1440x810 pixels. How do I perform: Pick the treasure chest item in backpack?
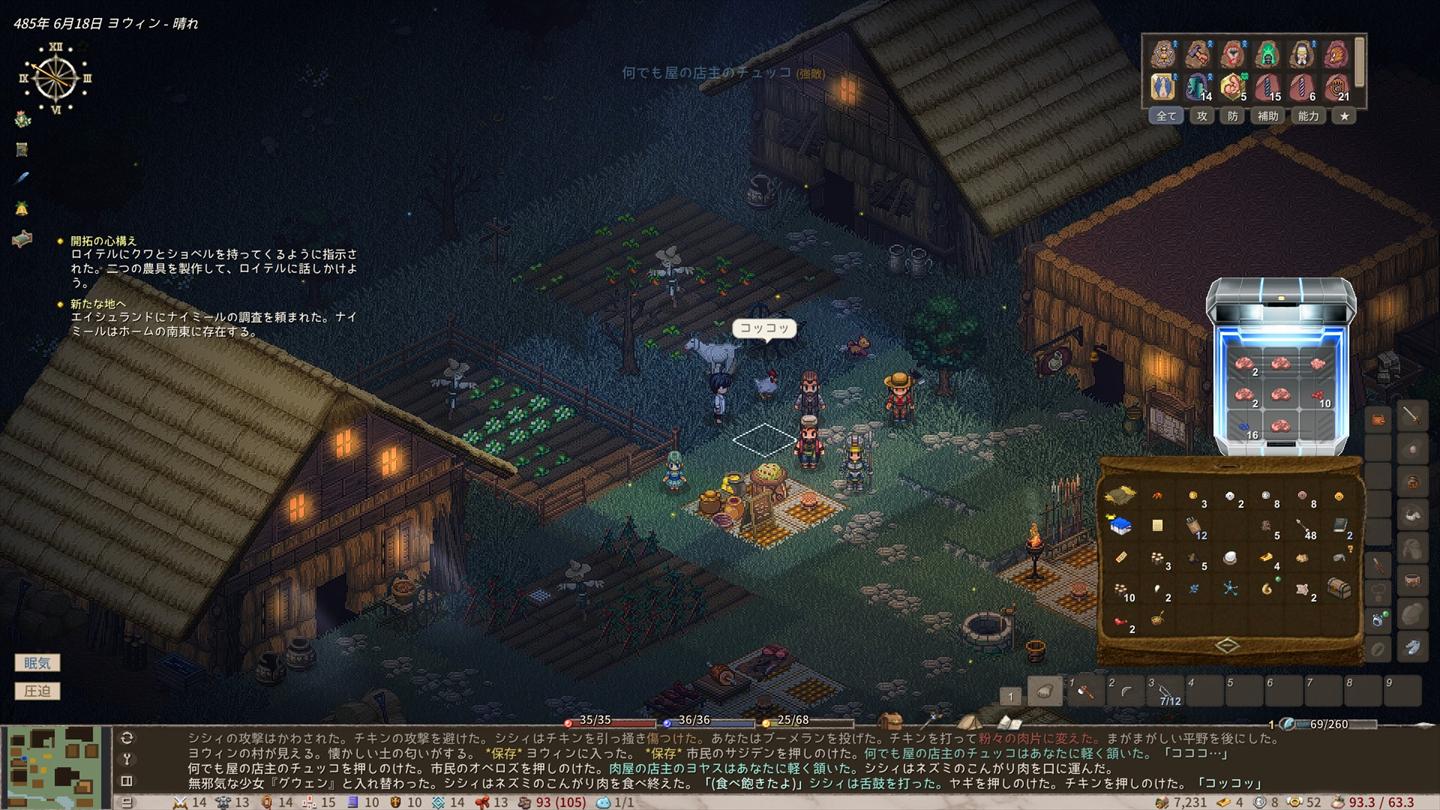pyautogui.click(x=1339, y=588)
